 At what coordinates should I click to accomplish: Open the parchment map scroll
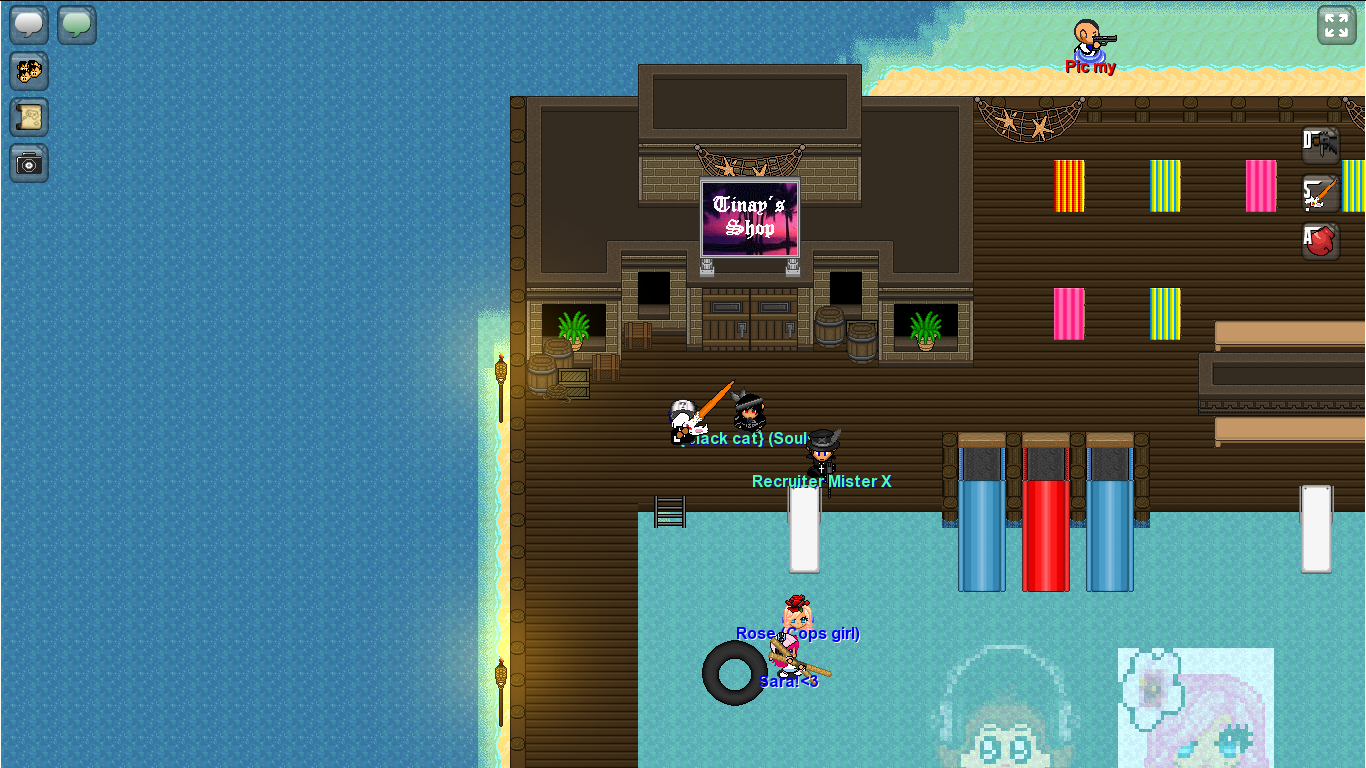tap(29, 117)
